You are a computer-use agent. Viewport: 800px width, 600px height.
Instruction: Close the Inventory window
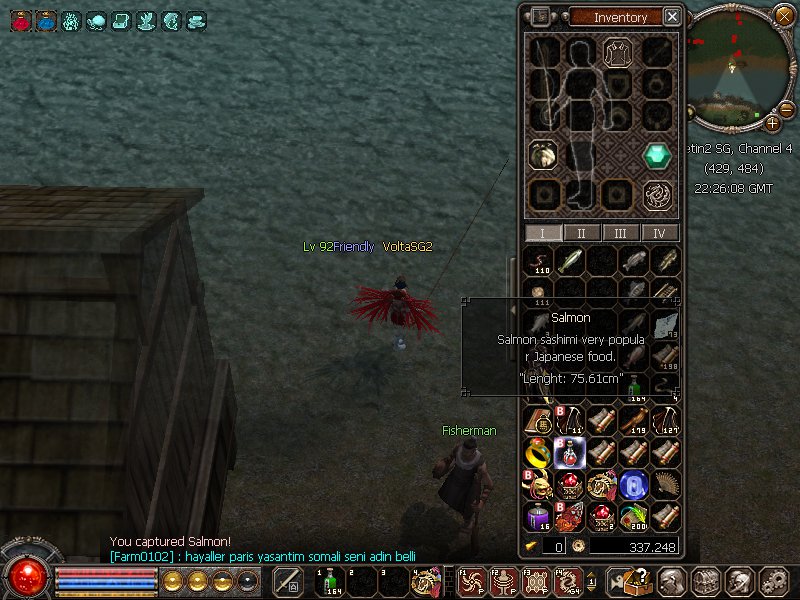pyautogui.click(x=672, y=17)
